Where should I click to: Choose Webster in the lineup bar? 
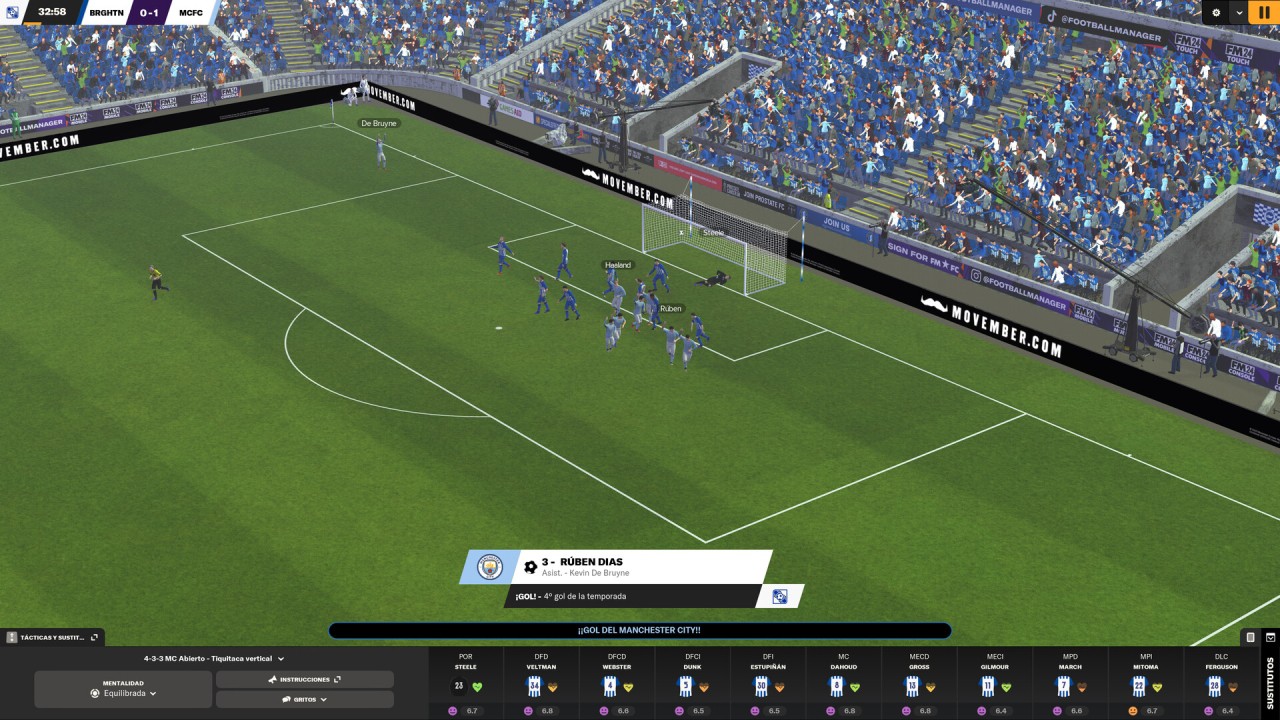(x=617, y=684)
